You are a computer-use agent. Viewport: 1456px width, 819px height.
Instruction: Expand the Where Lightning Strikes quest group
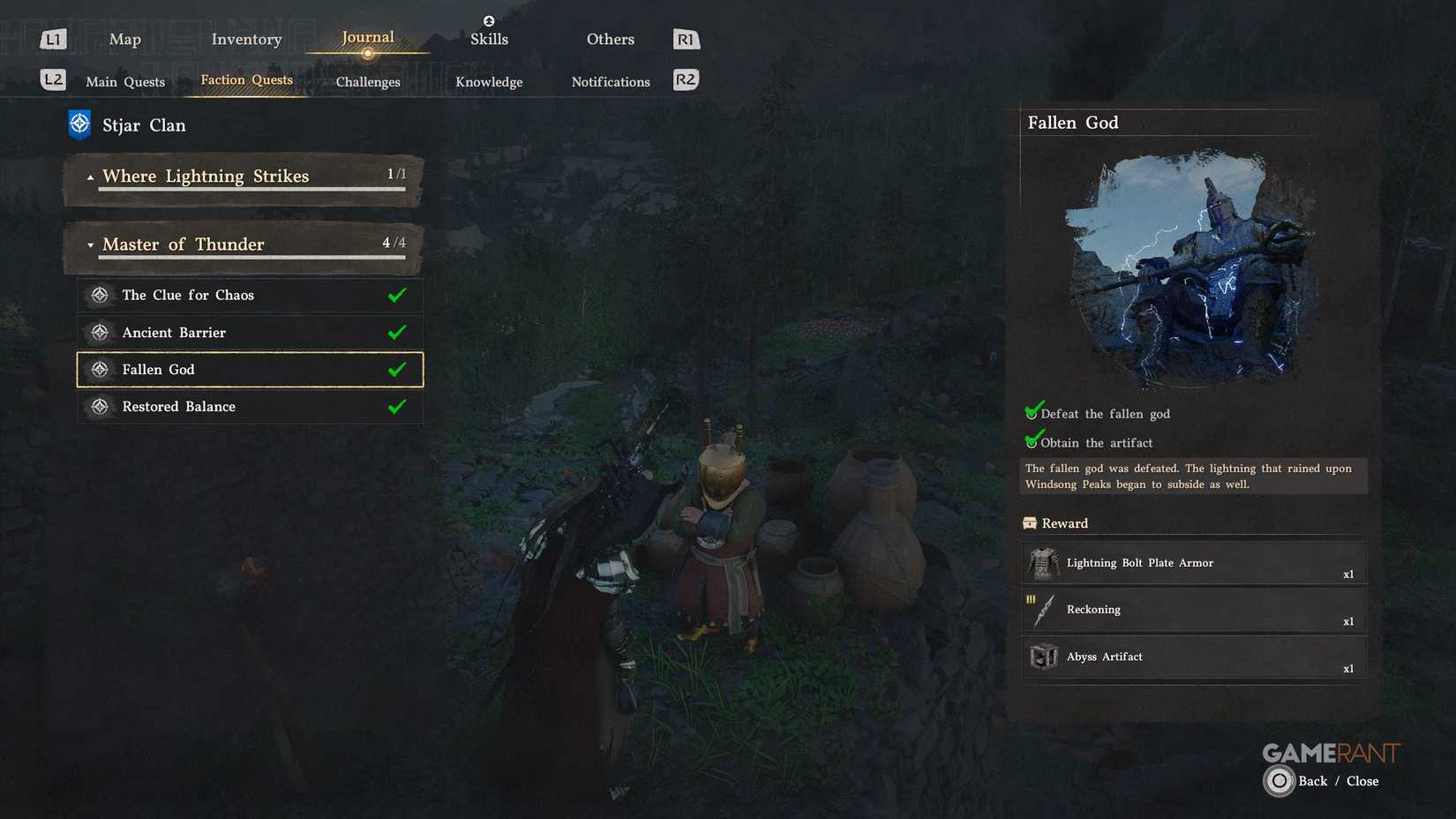[x=89, y=176]
